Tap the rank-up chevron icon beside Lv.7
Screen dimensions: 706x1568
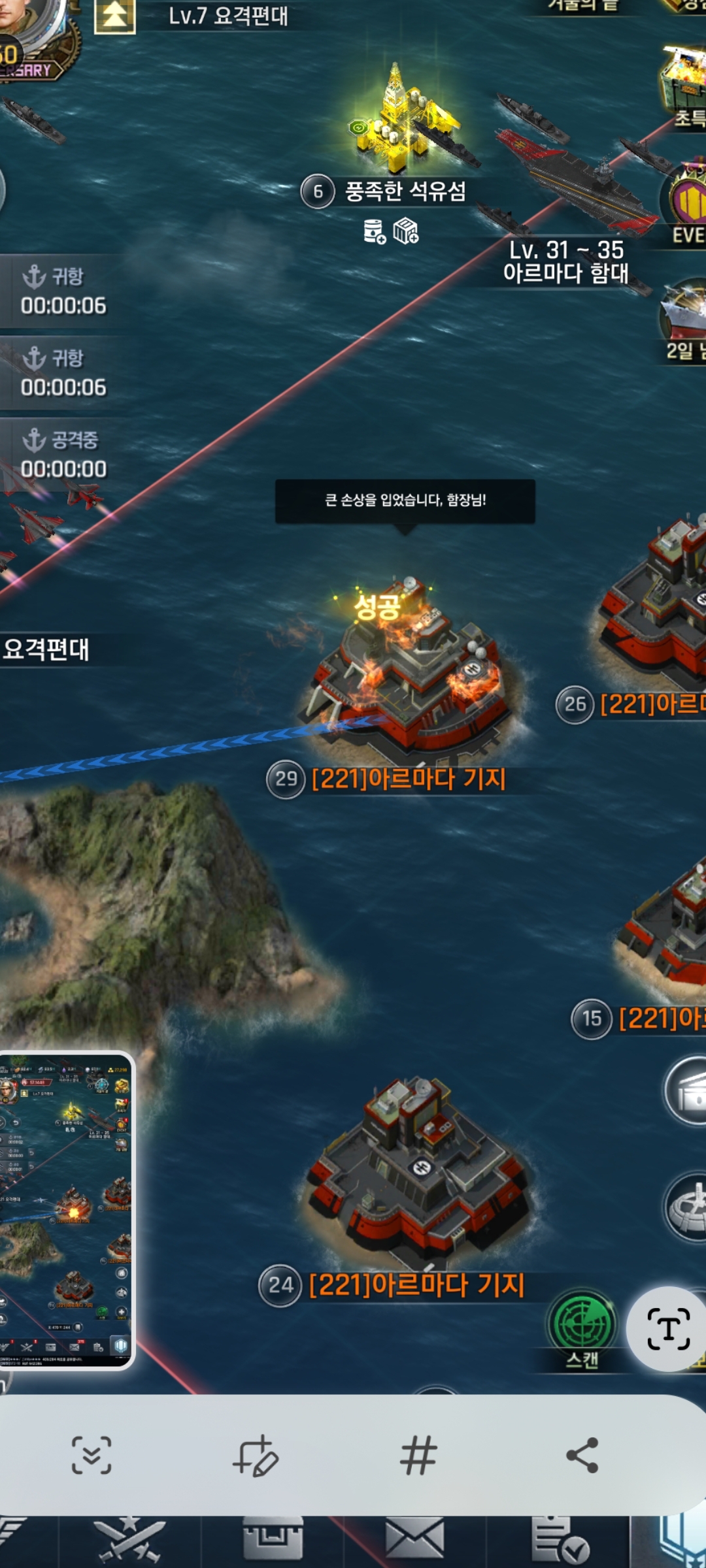coord(115,16)
